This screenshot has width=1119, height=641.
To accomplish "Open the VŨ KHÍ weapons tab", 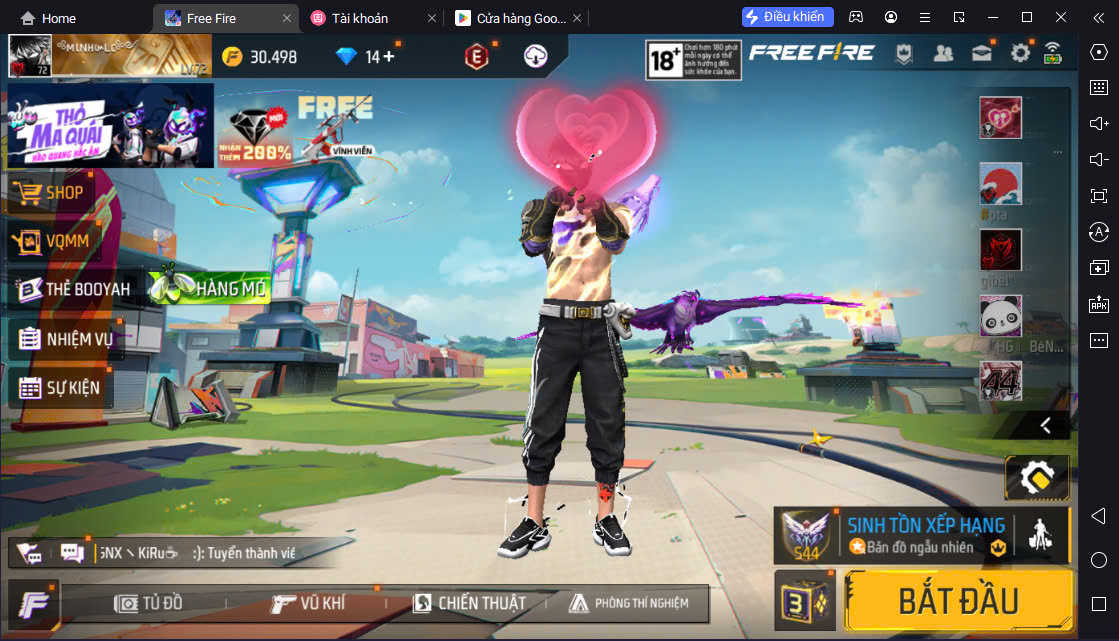I will pyautogui.click(x=308, y=603).
